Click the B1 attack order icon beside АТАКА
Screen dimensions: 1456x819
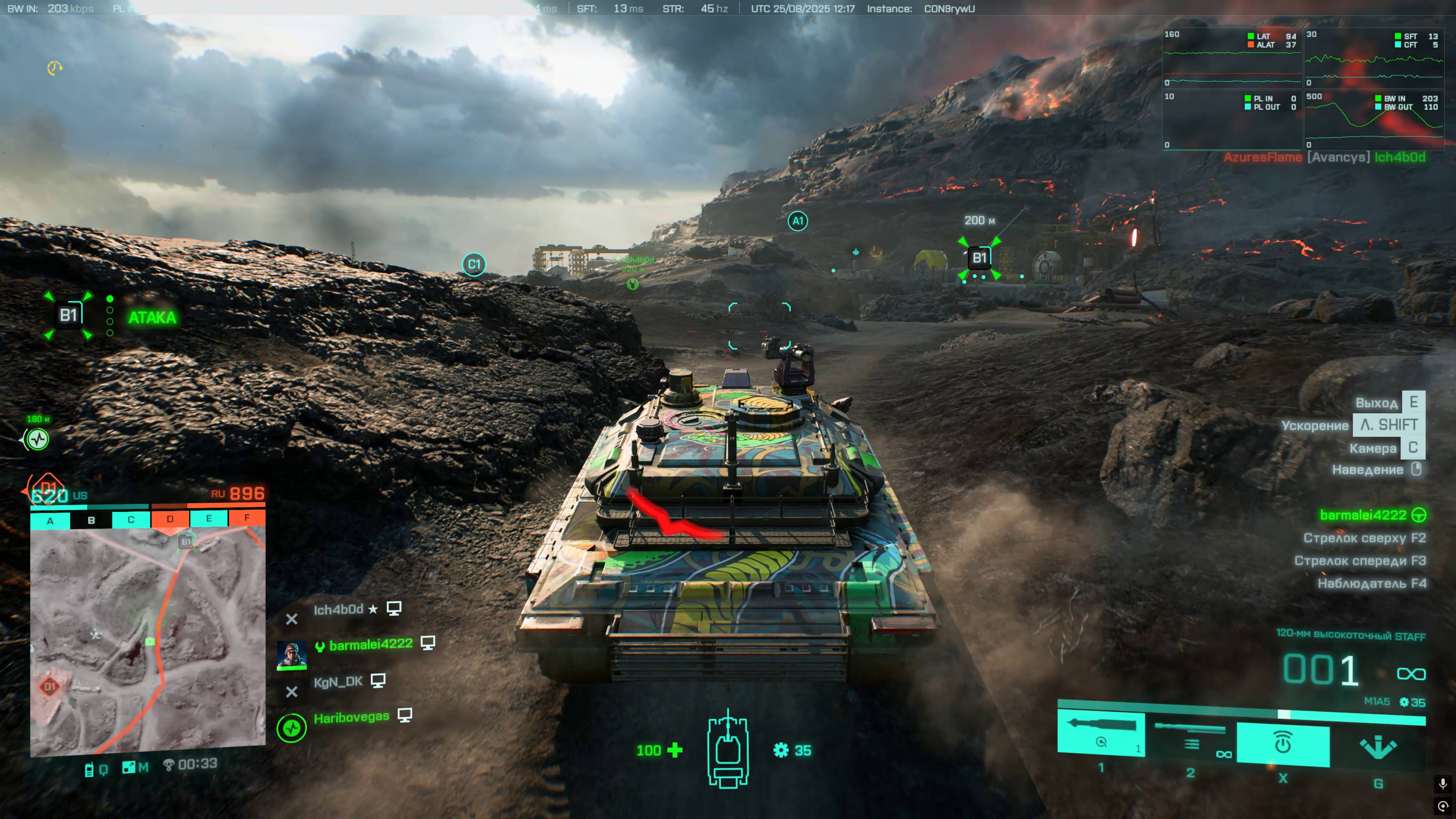tap(69, 315)
